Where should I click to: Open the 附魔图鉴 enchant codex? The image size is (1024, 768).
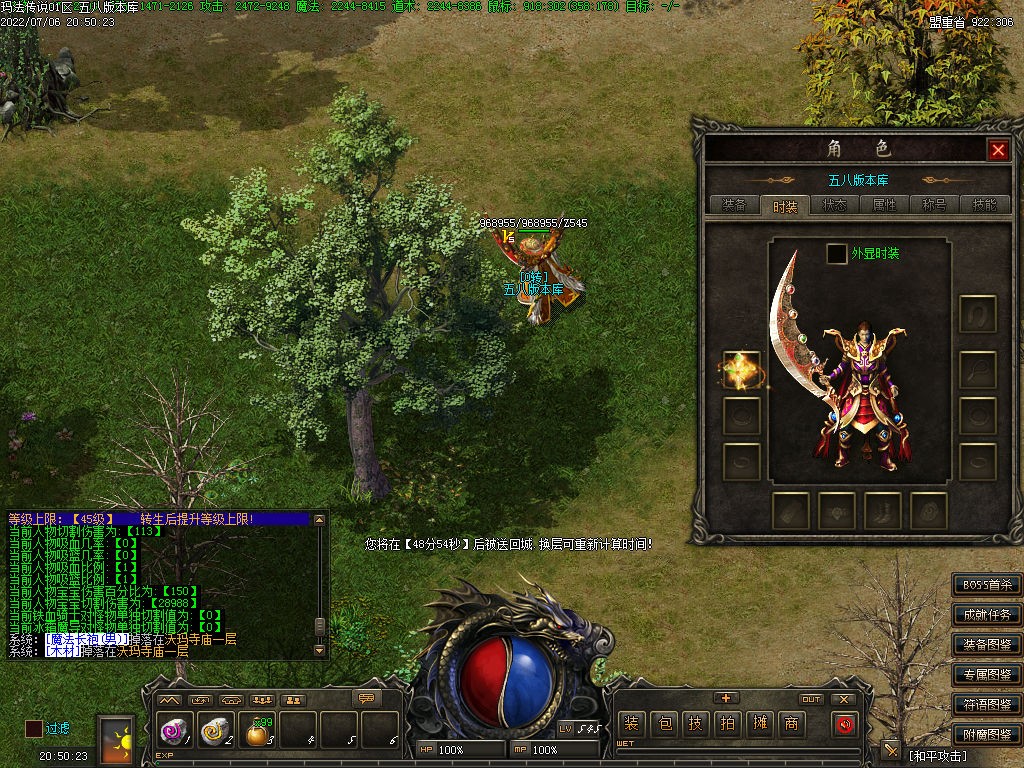[x=987, y=735]
